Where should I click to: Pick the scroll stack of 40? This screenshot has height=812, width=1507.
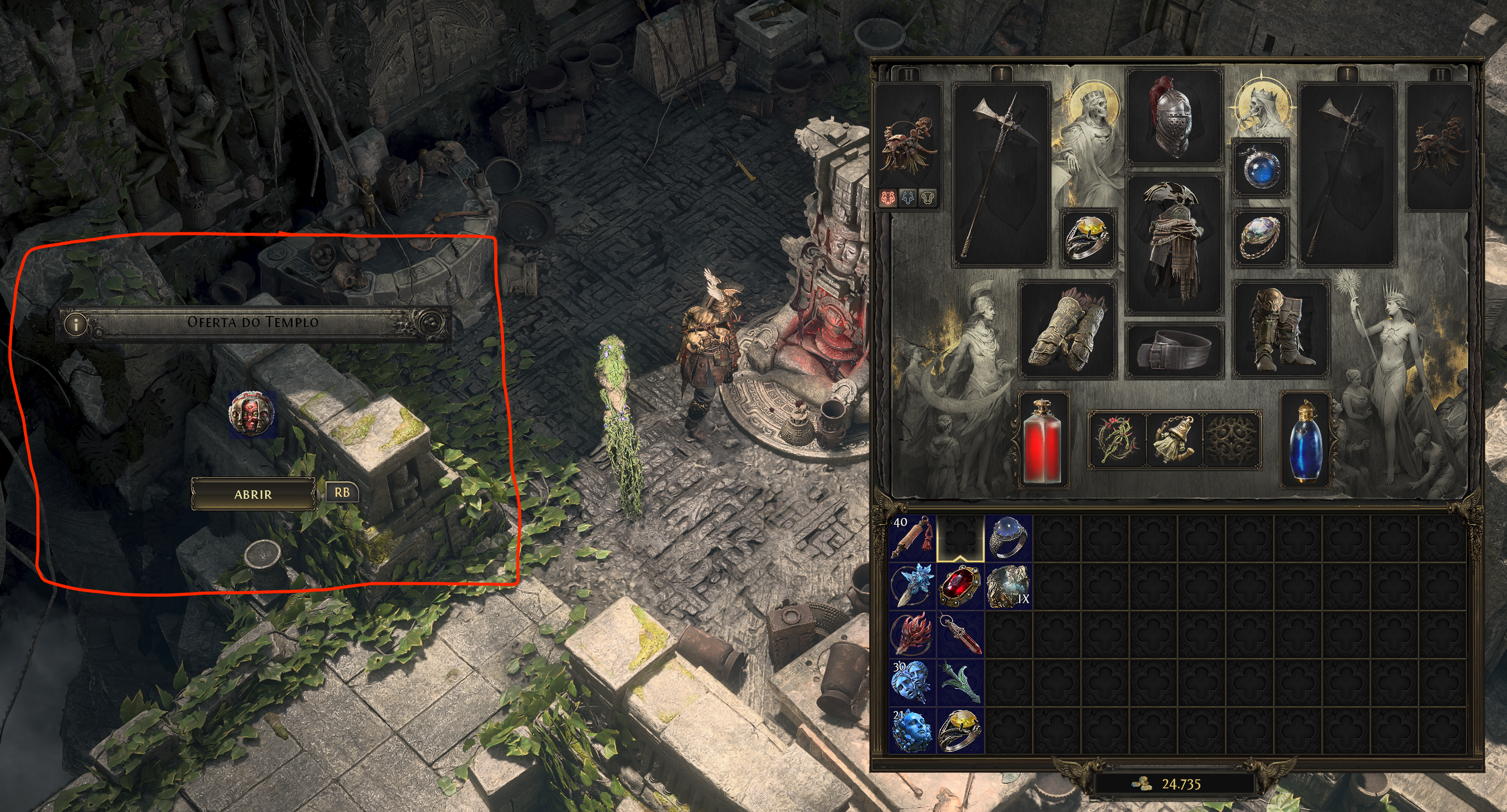(x=912, y=538)
